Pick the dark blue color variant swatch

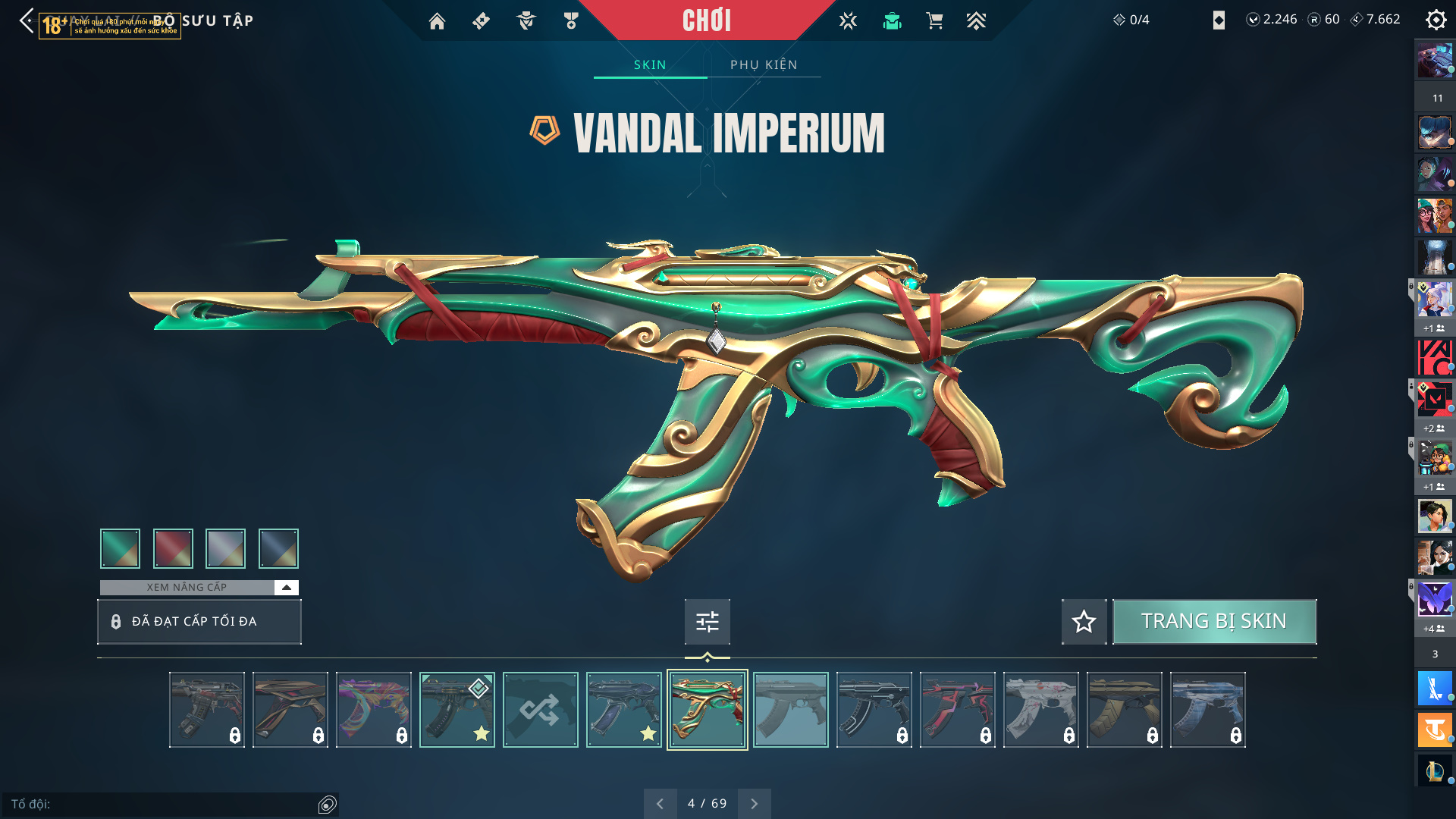[278, 548]
